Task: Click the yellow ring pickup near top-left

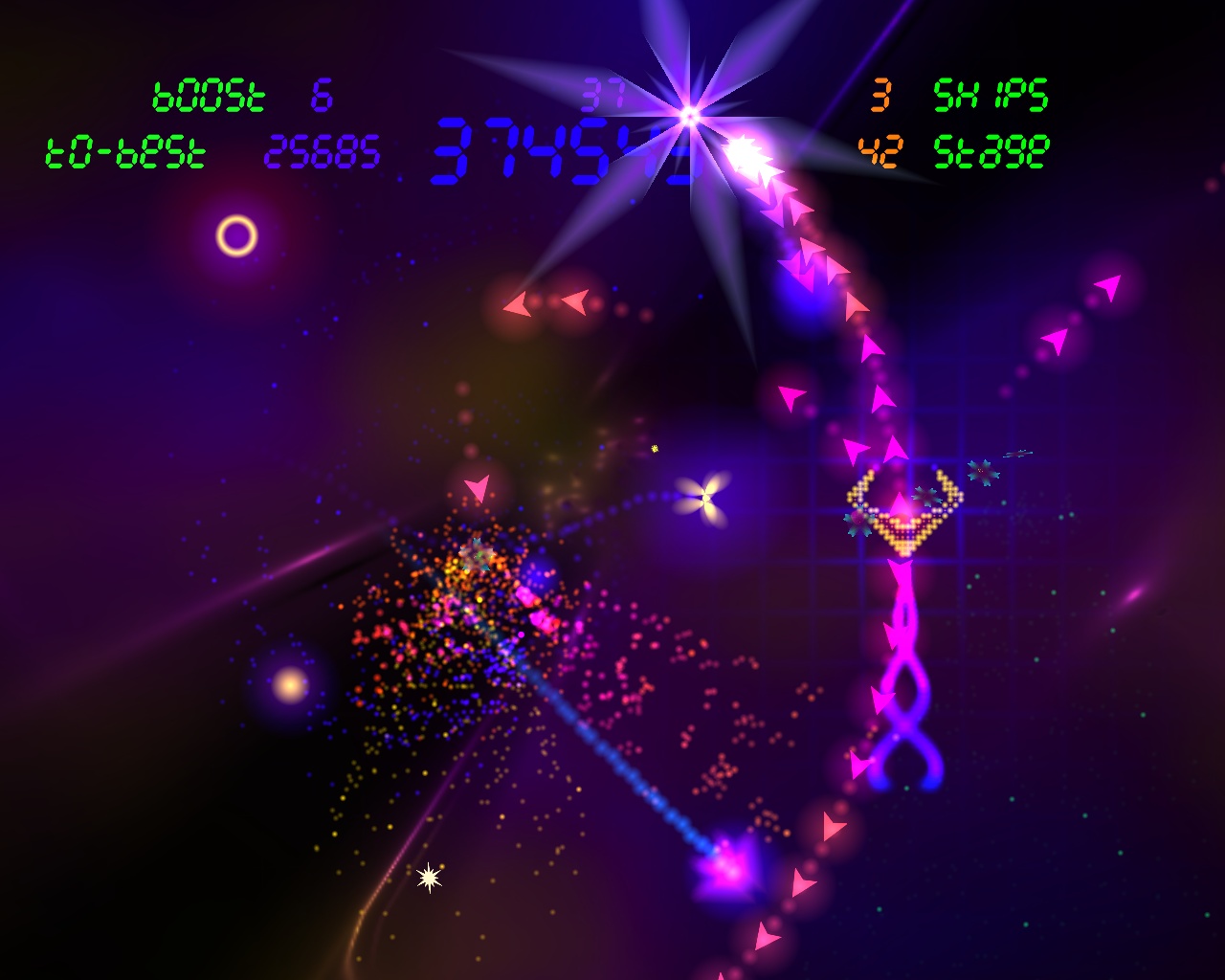Action: pos(234,237)
